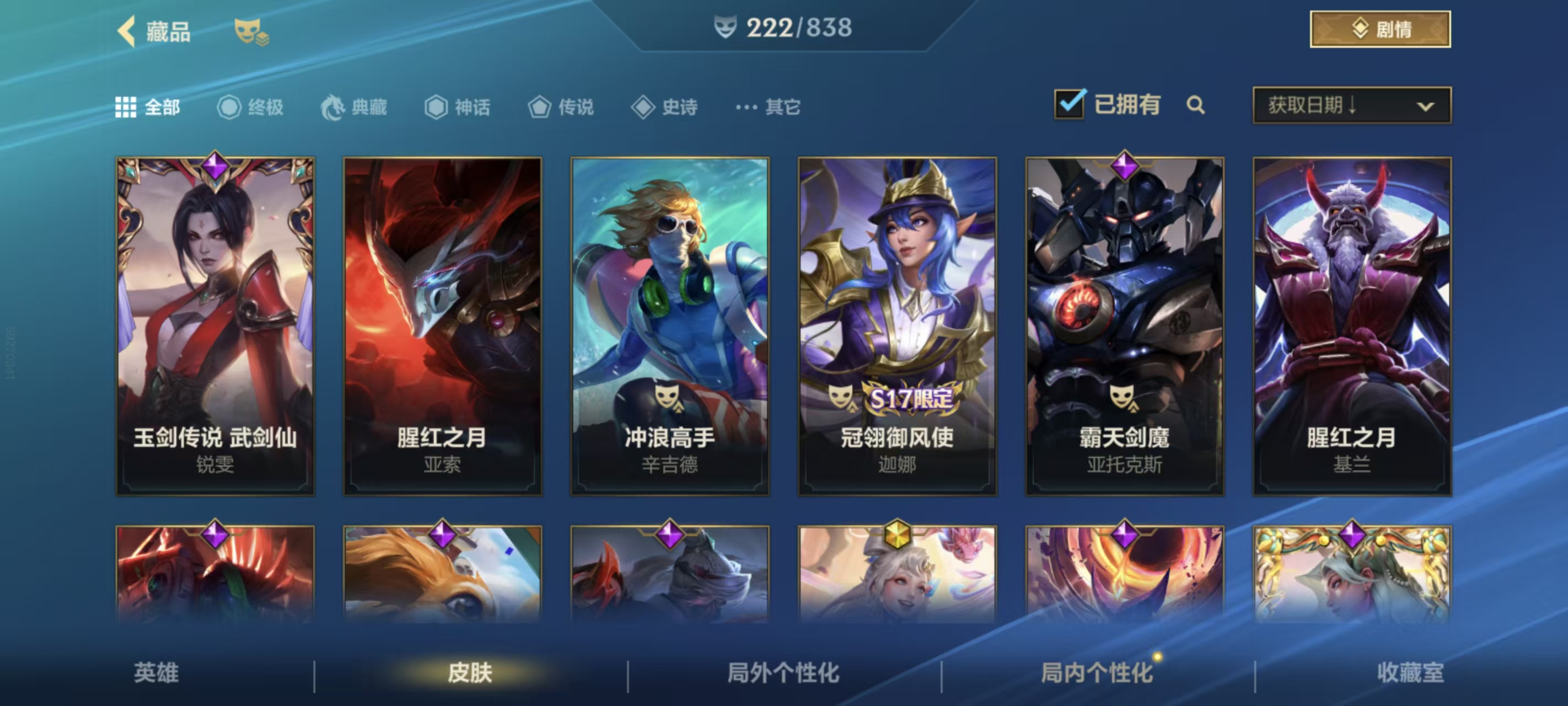Filter skins by 终极 rarity
This screenshot has width=1568, height=706.
tap(250, 107)
